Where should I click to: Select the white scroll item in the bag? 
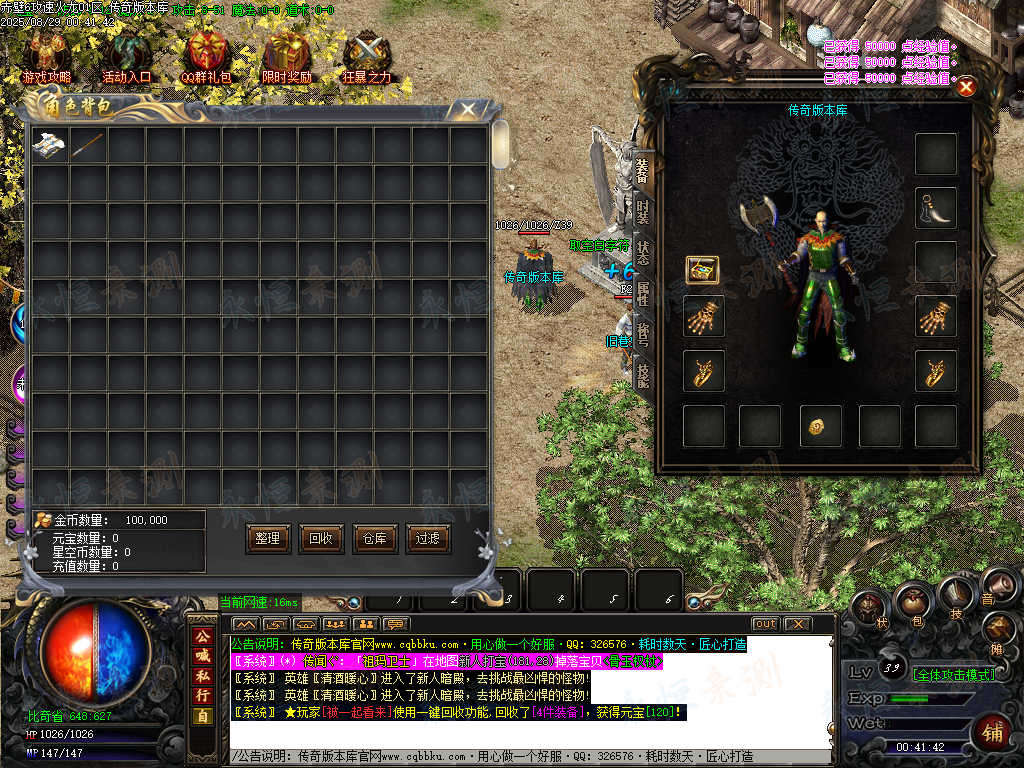49,145
